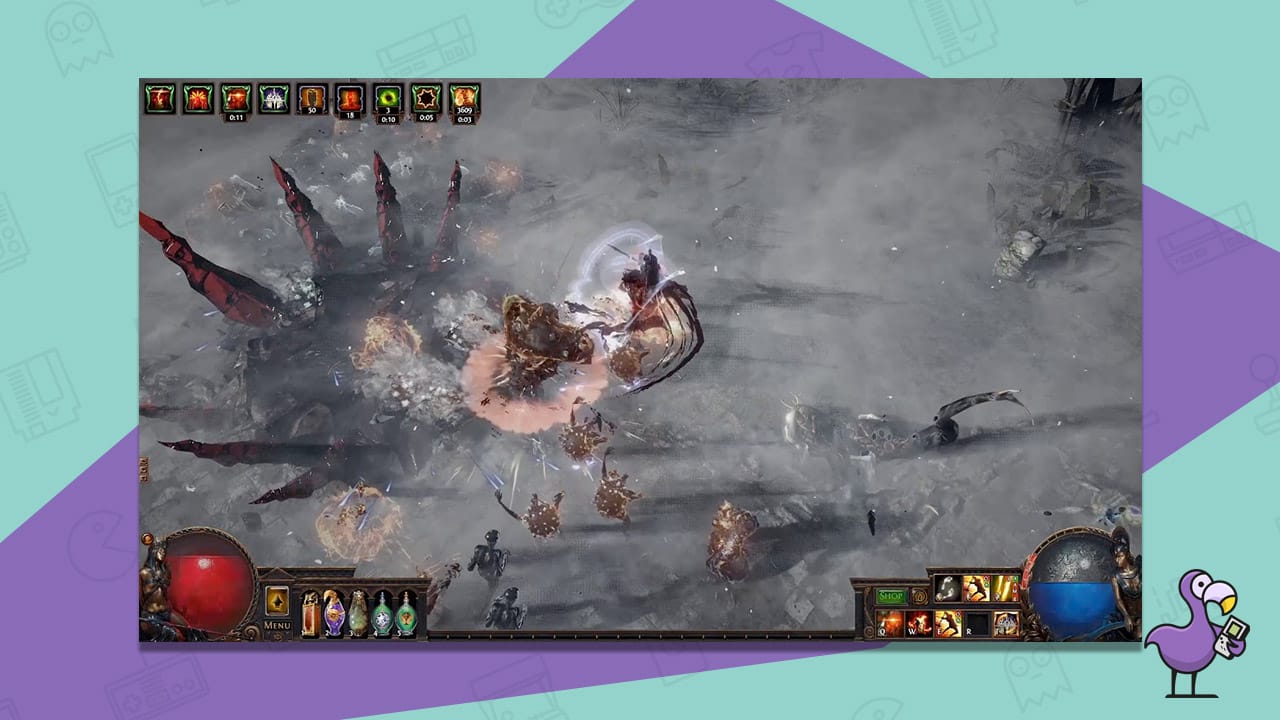Image resolution: width=1280 pixels, height=720 pixels.
Task: Click the white spectral skill icon in top skill row
Action: [948, 589]
